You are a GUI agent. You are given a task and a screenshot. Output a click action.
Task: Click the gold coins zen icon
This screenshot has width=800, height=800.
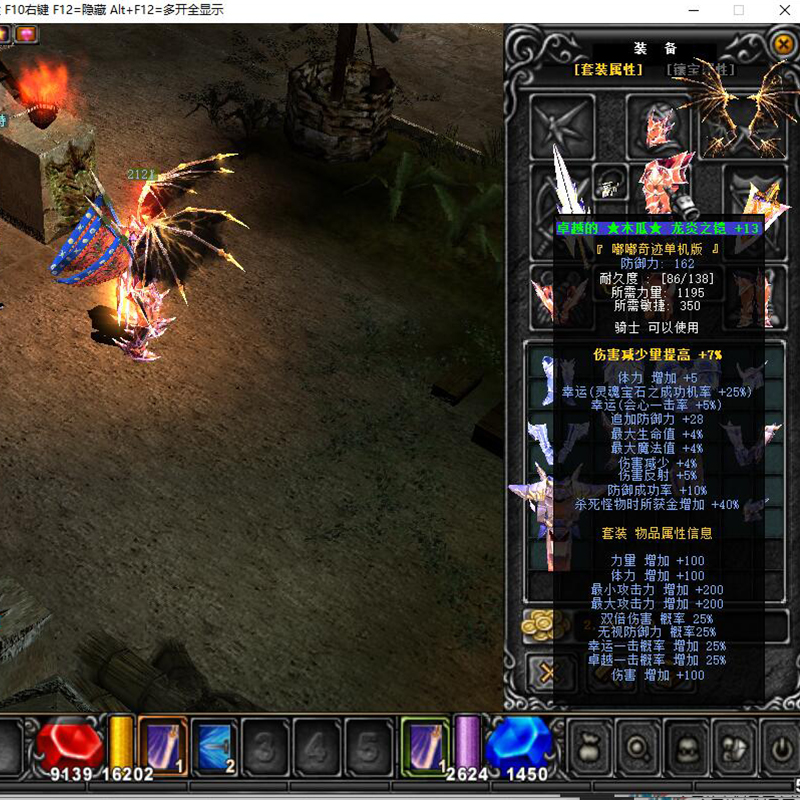[x=541, y=625]
